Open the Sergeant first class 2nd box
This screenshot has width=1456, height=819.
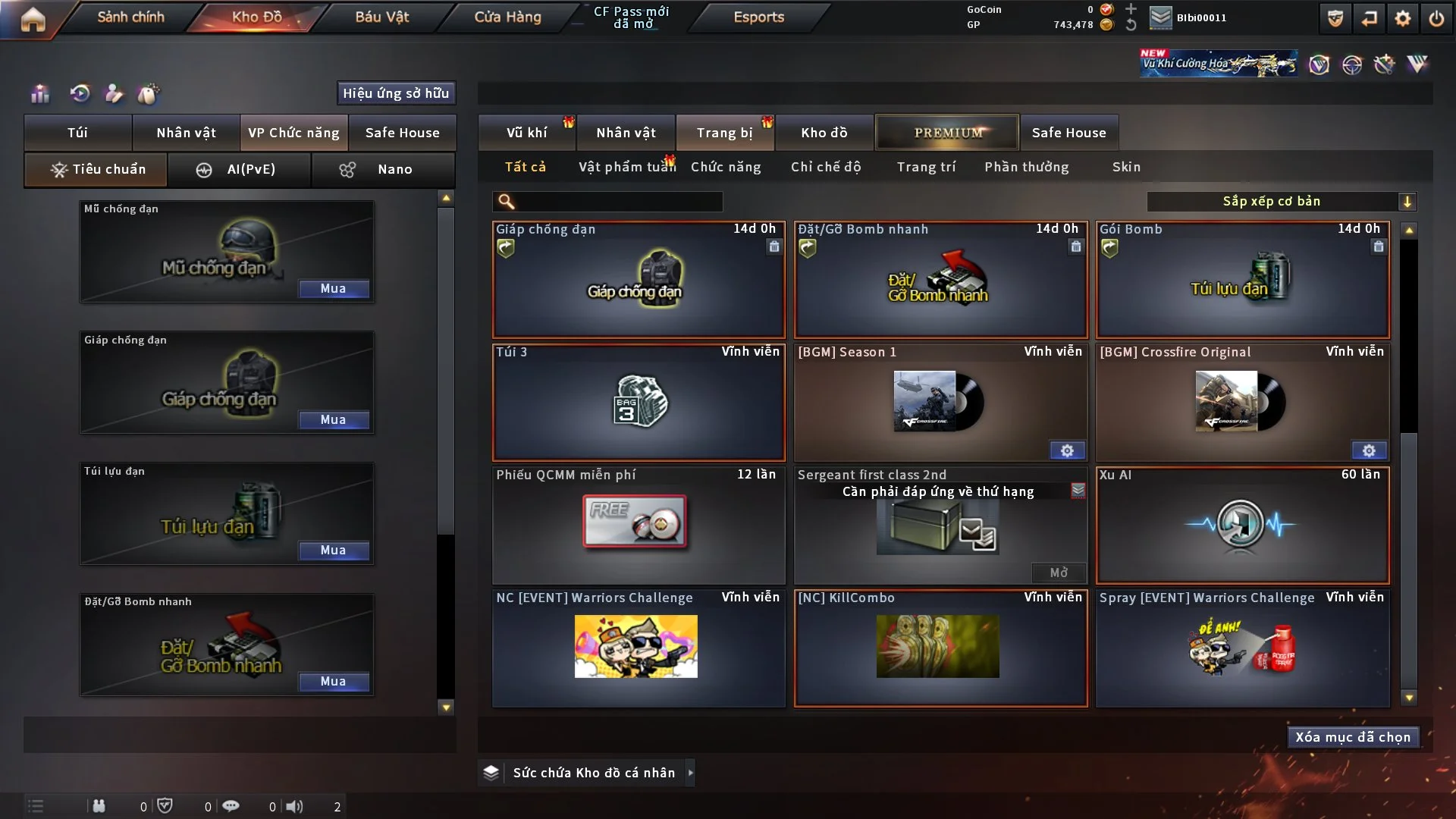tap(1058, 573)
